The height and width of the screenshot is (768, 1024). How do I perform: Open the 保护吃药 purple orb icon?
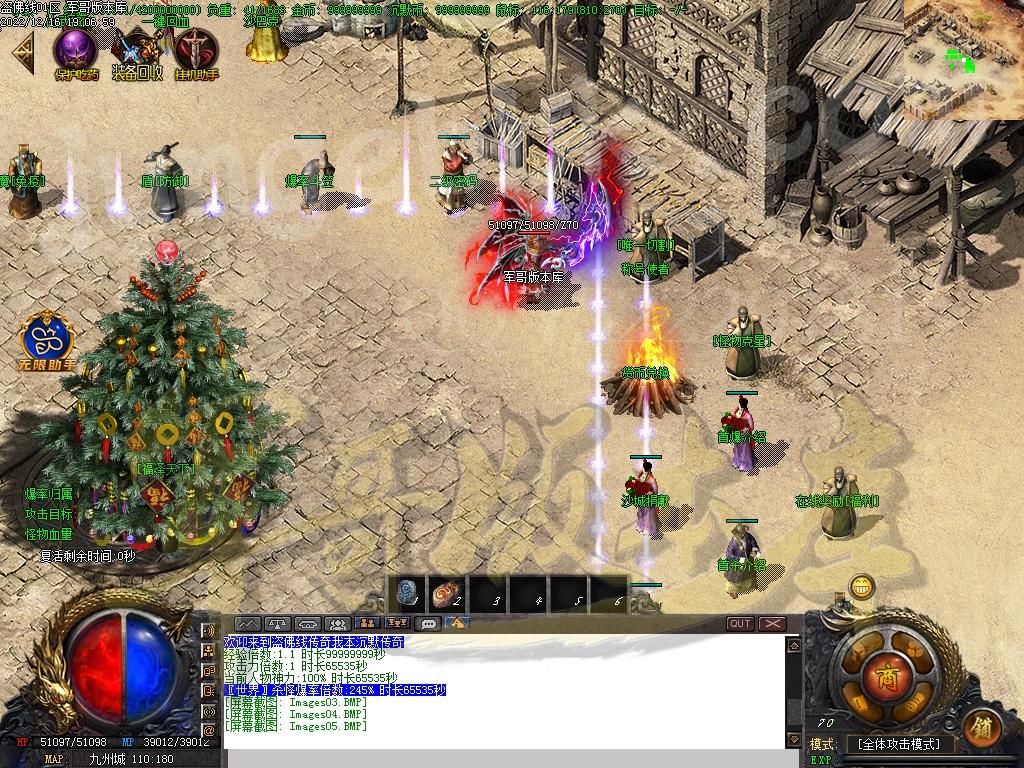coord(76,50)
